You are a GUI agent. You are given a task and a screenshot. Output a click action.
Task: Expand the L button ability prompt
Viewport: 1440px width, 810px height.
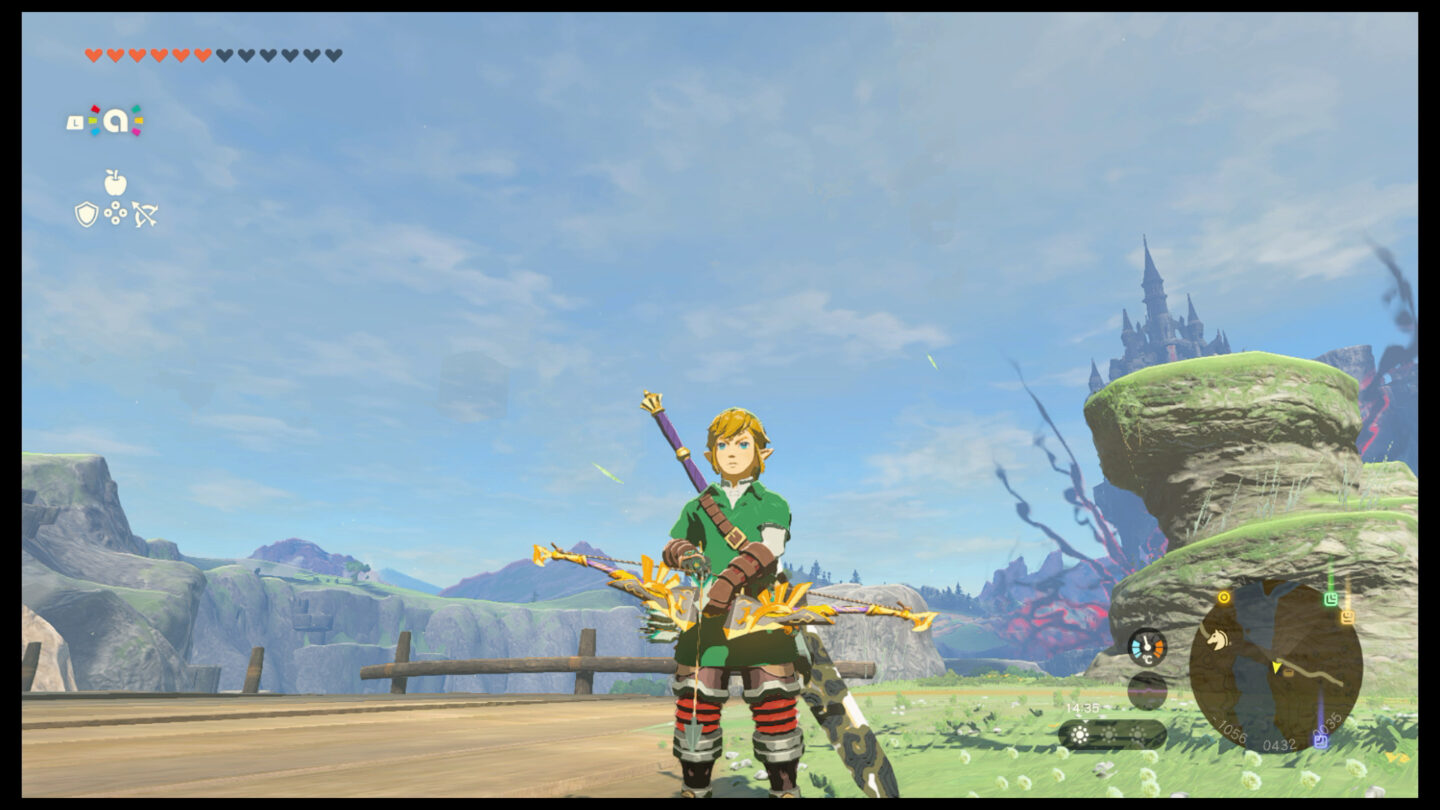click(75, 122)
